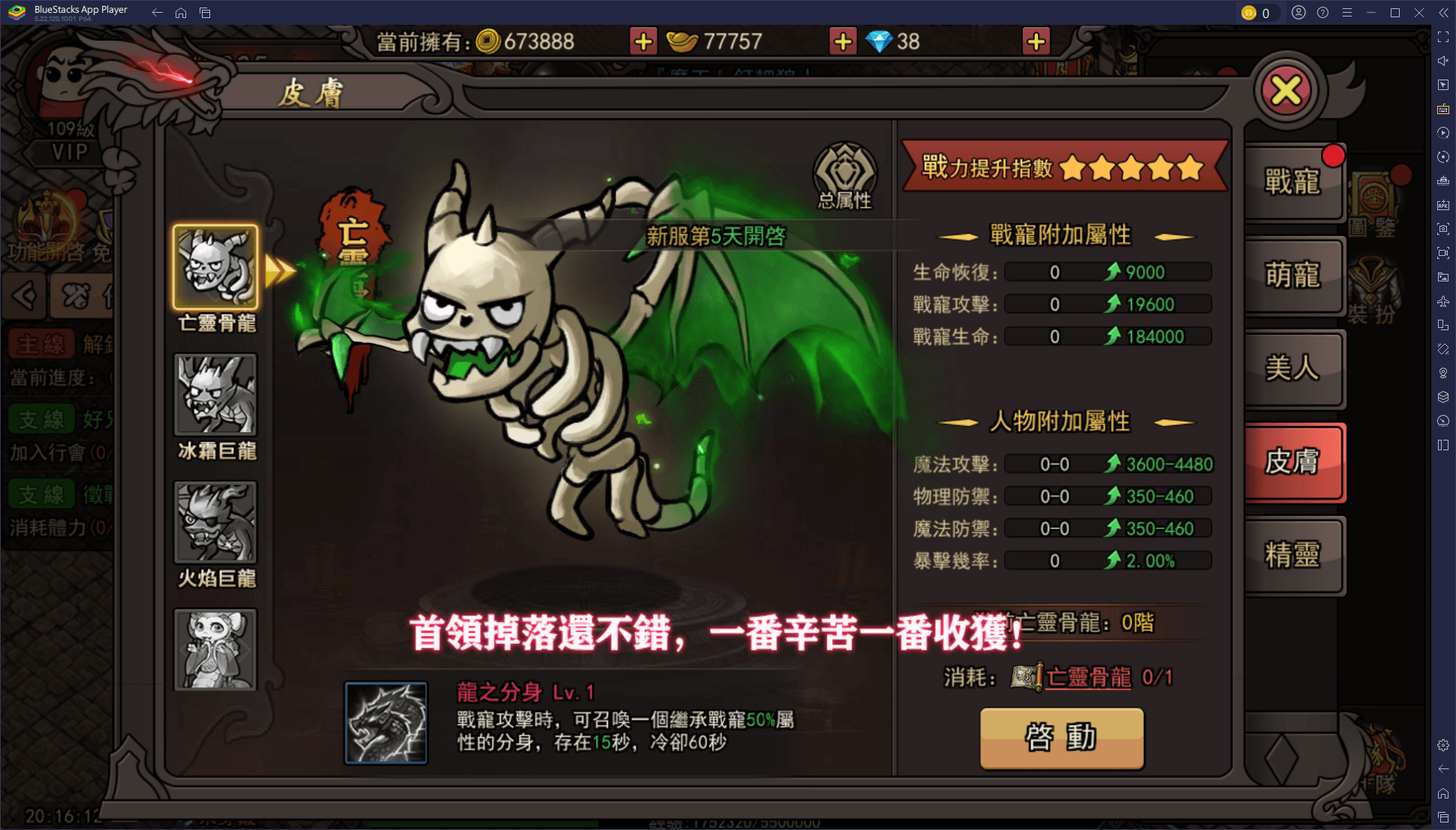Enter fullscreen using the BlueStacks sidebar icon
Viewport: 1456px width, 830px height.
1442,35
